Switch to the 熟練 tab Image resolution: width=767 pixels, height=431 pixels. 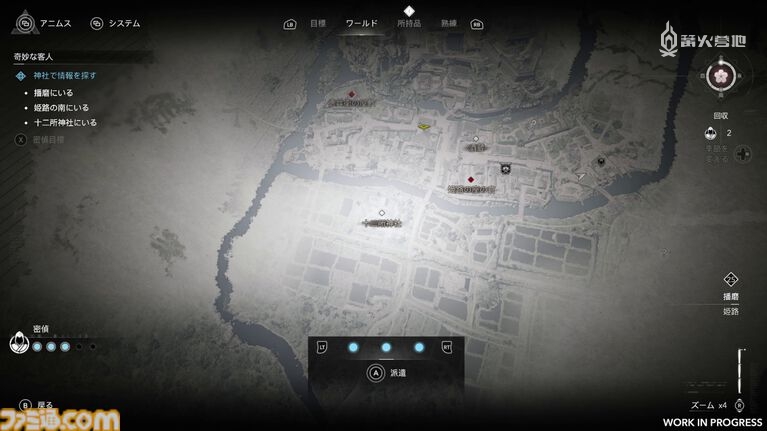pos(447,23)
